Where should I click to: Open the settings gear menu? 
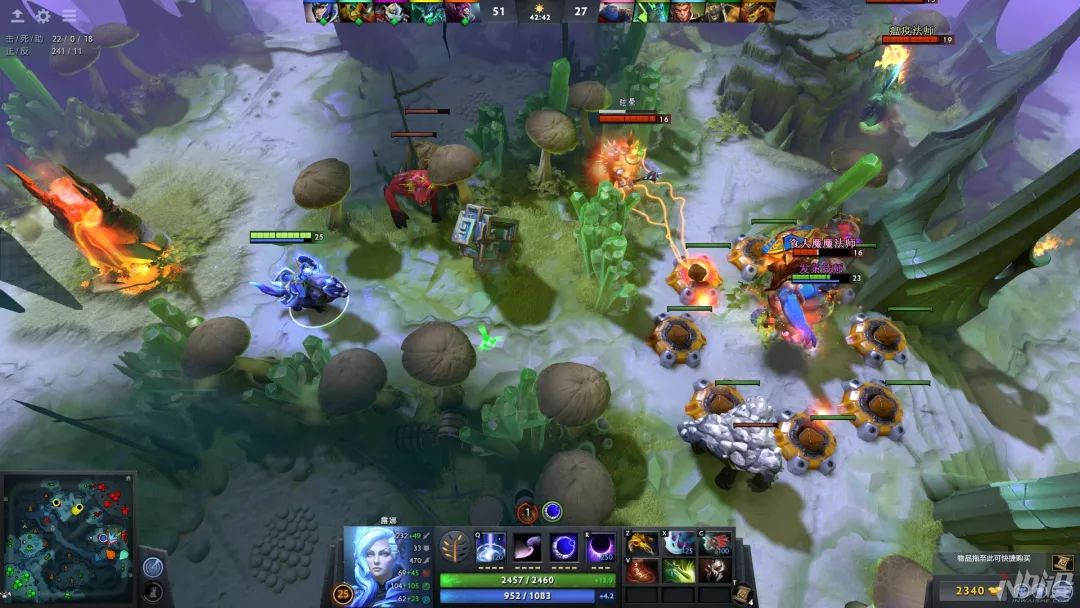(43, 16)
